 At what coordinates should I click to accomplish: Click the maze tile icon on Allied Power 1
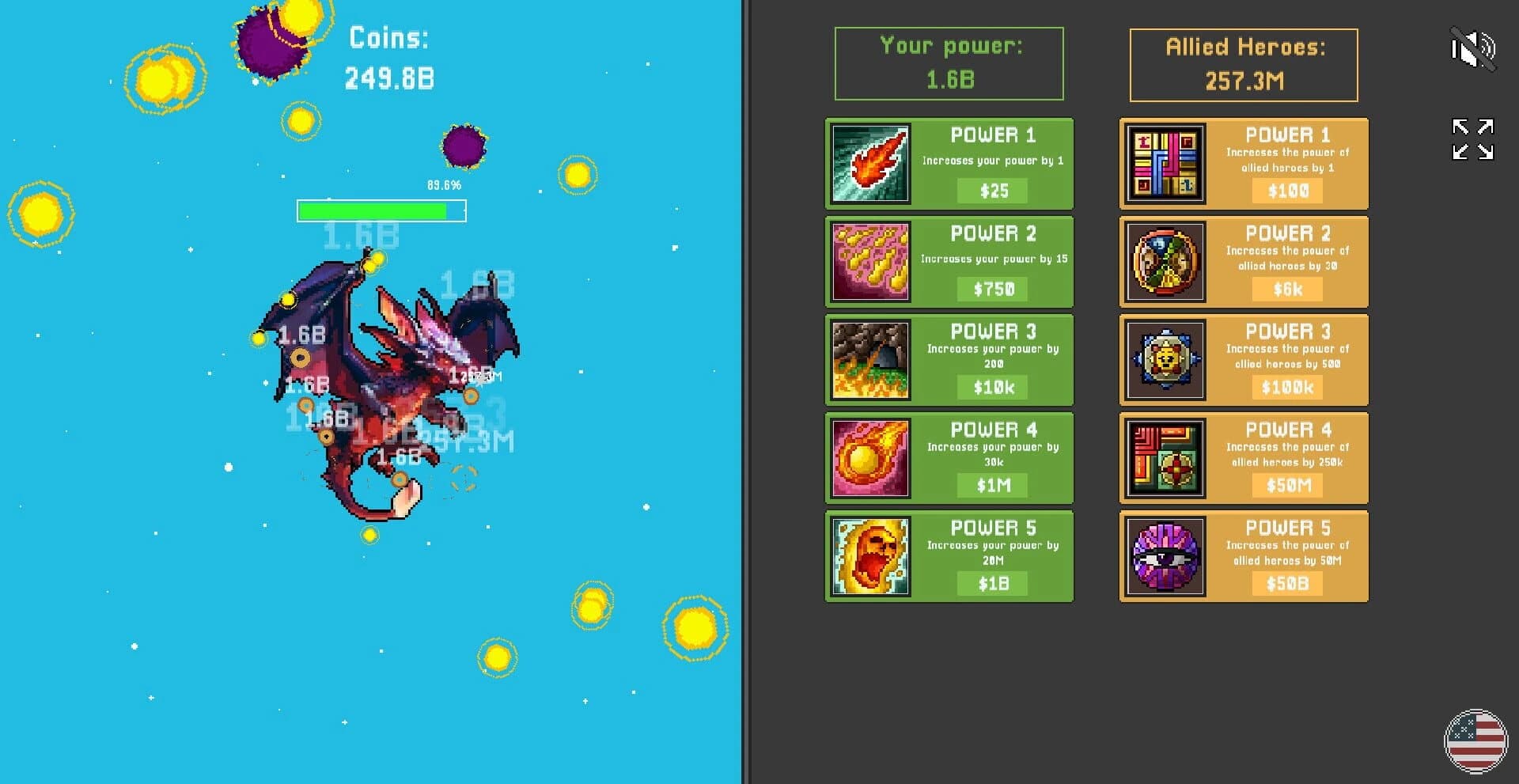tap(1163, 163)
